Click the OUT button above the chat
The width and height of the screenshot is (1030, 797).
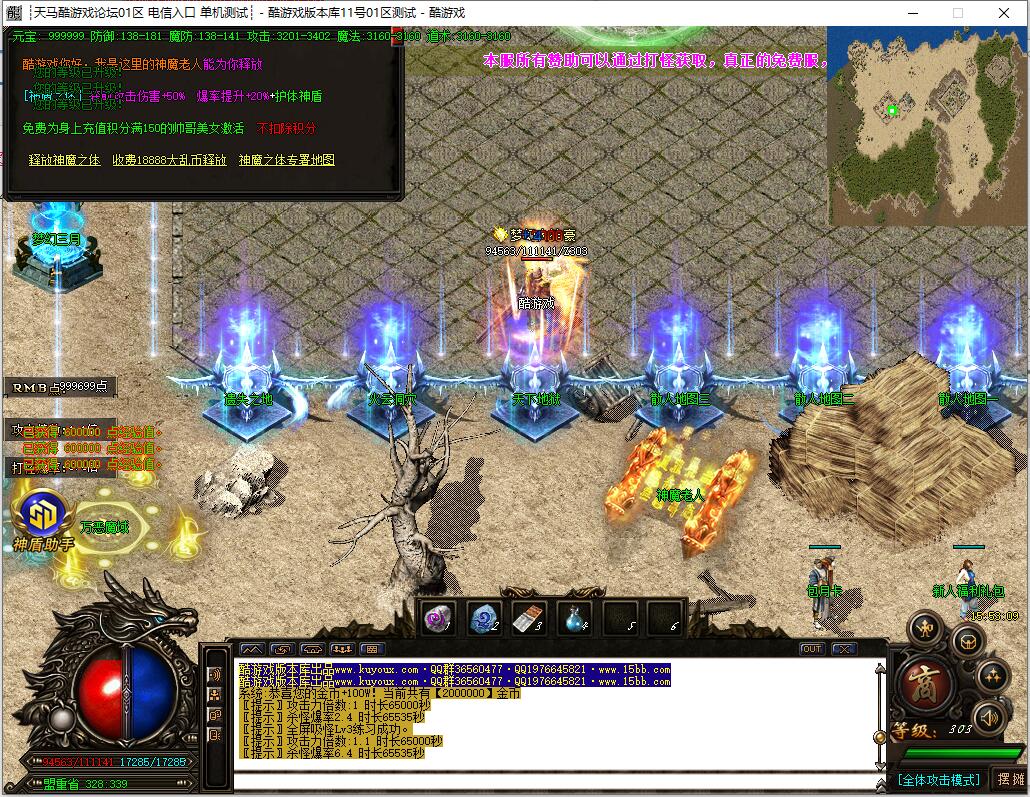coord(812,649)
